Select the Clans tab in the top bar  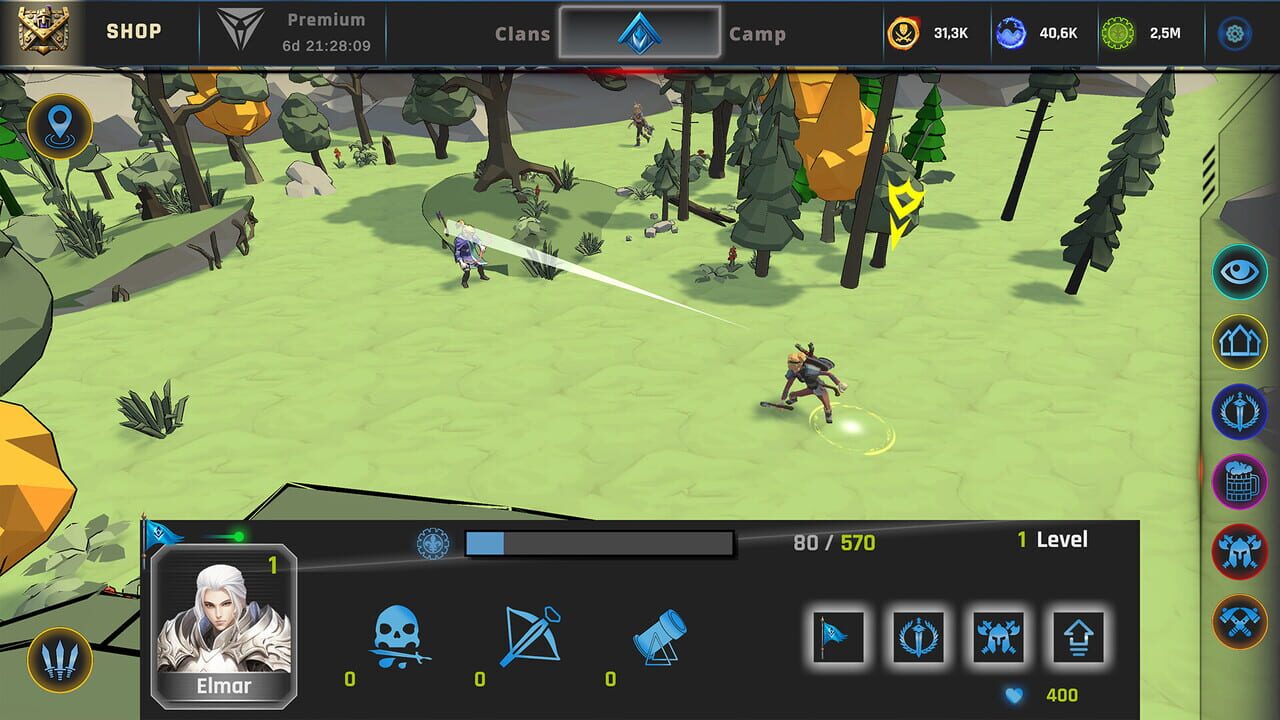coord(524,33)
